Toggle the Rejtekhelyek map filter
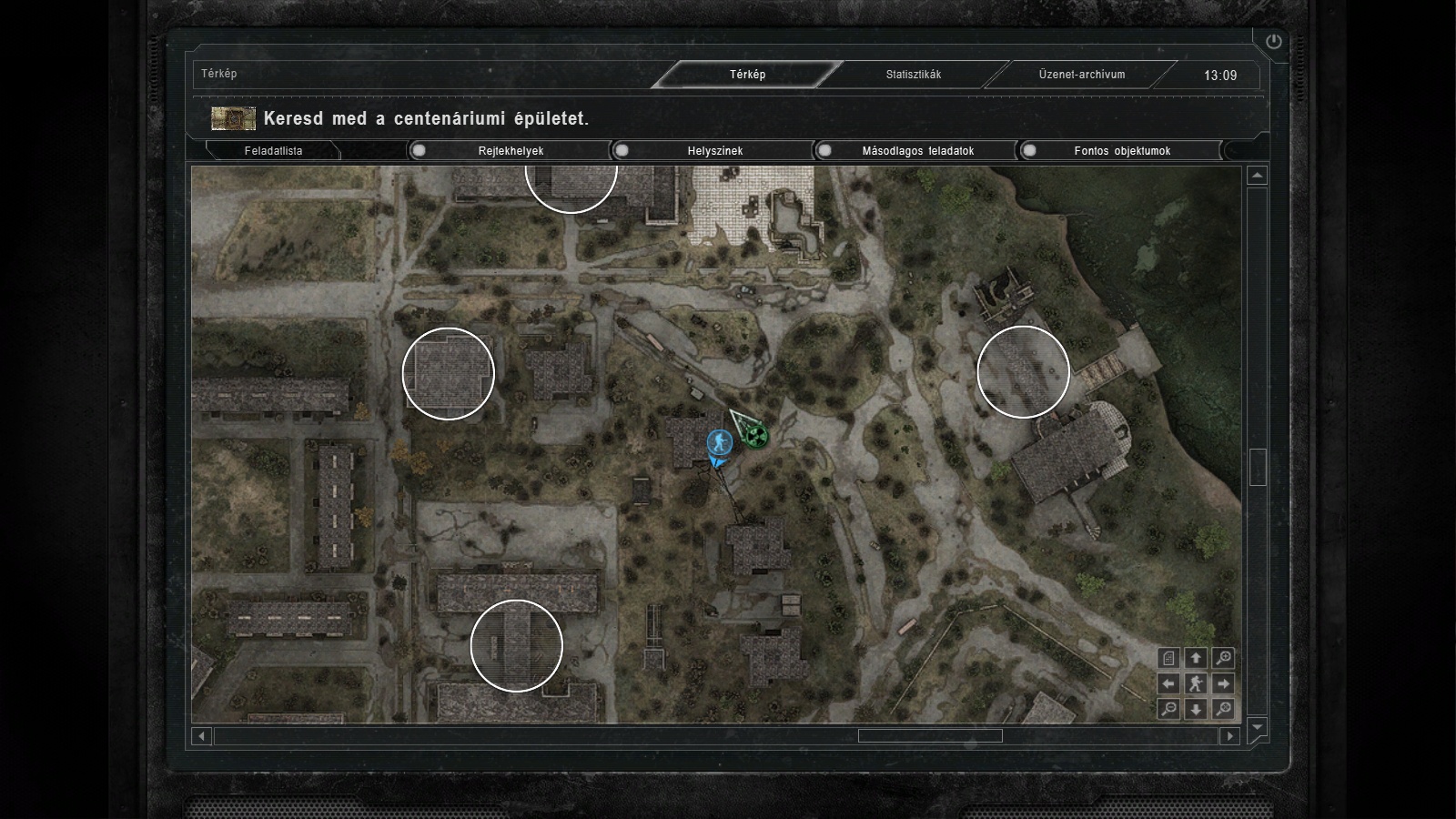The height and width of the screenshot is (819, 1456). 420,151
